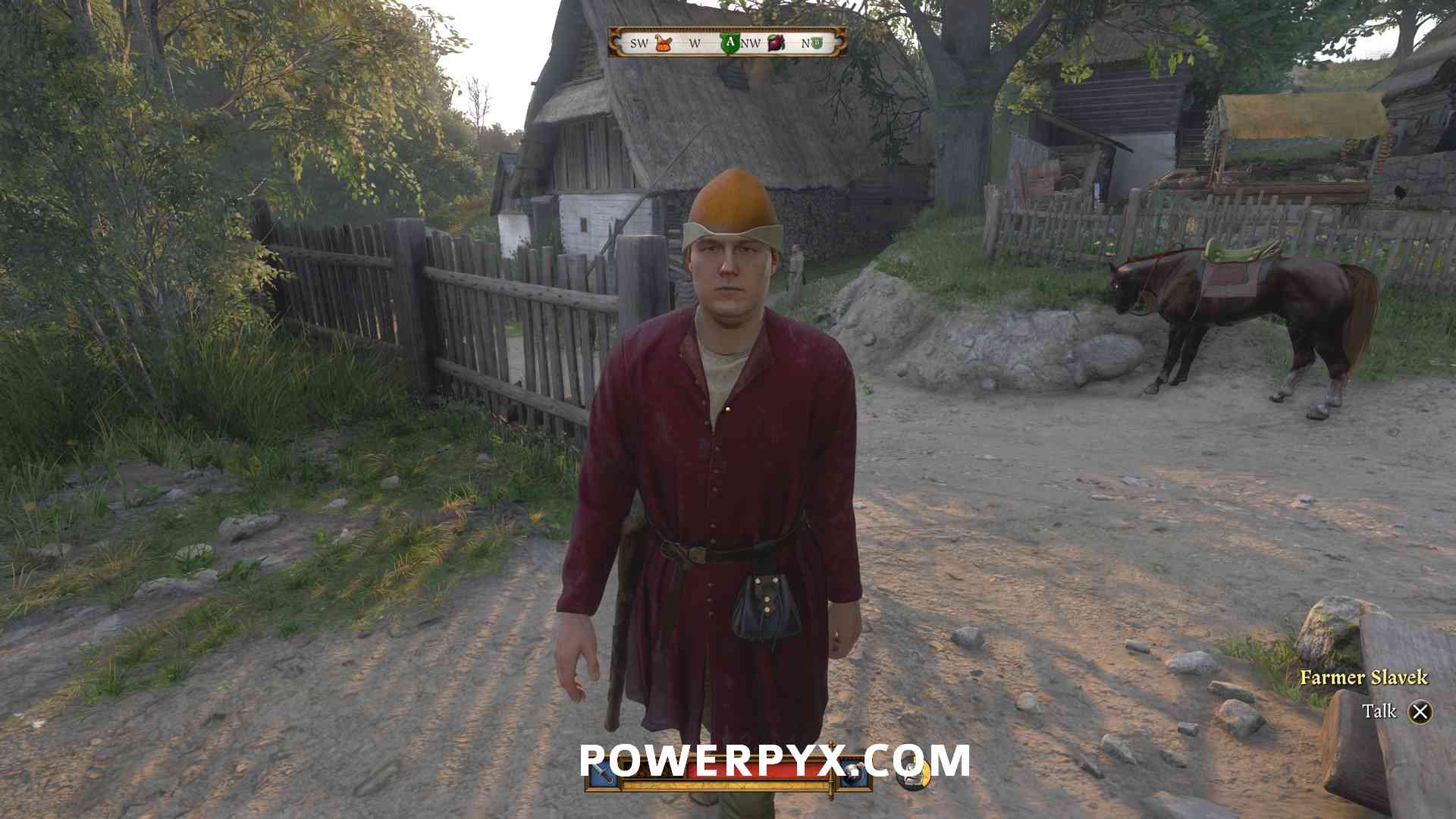Select the blue icon right of health bar

(x=855, y=774)
